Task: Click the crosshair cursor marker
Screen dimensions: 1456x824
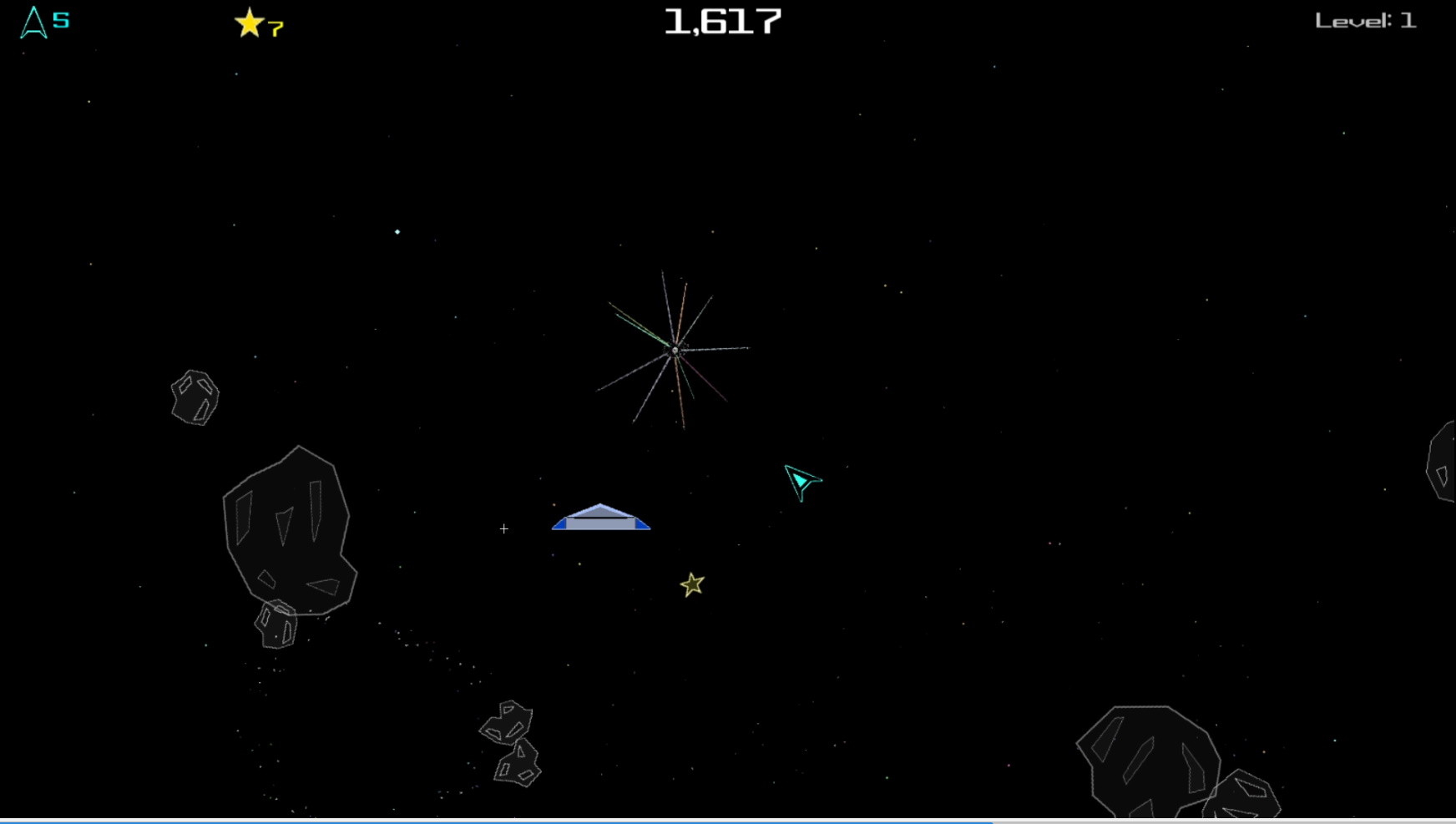Action: click(x=504, y=528)
